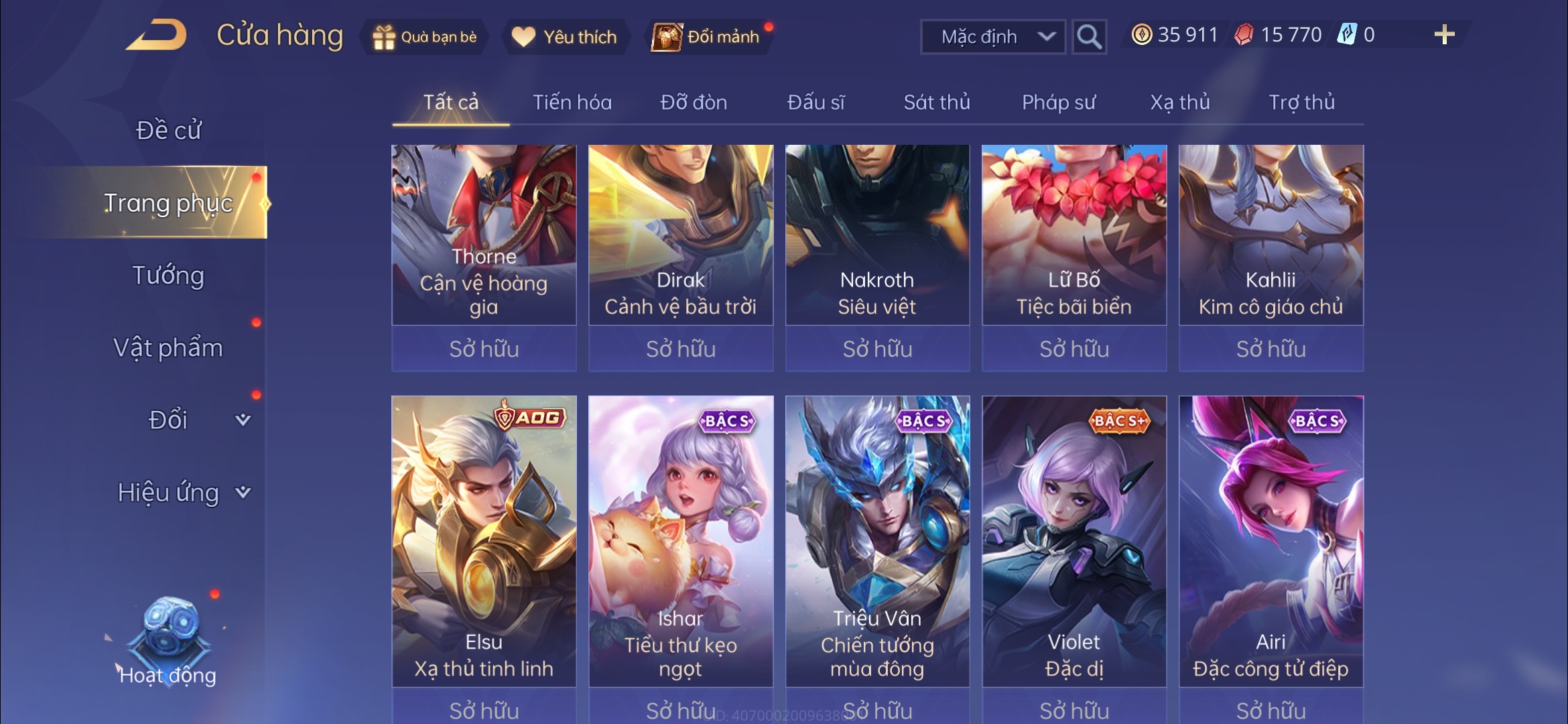Switch to the Tướng category
The width and height of the screenshot is (1568, 724).
170,276
